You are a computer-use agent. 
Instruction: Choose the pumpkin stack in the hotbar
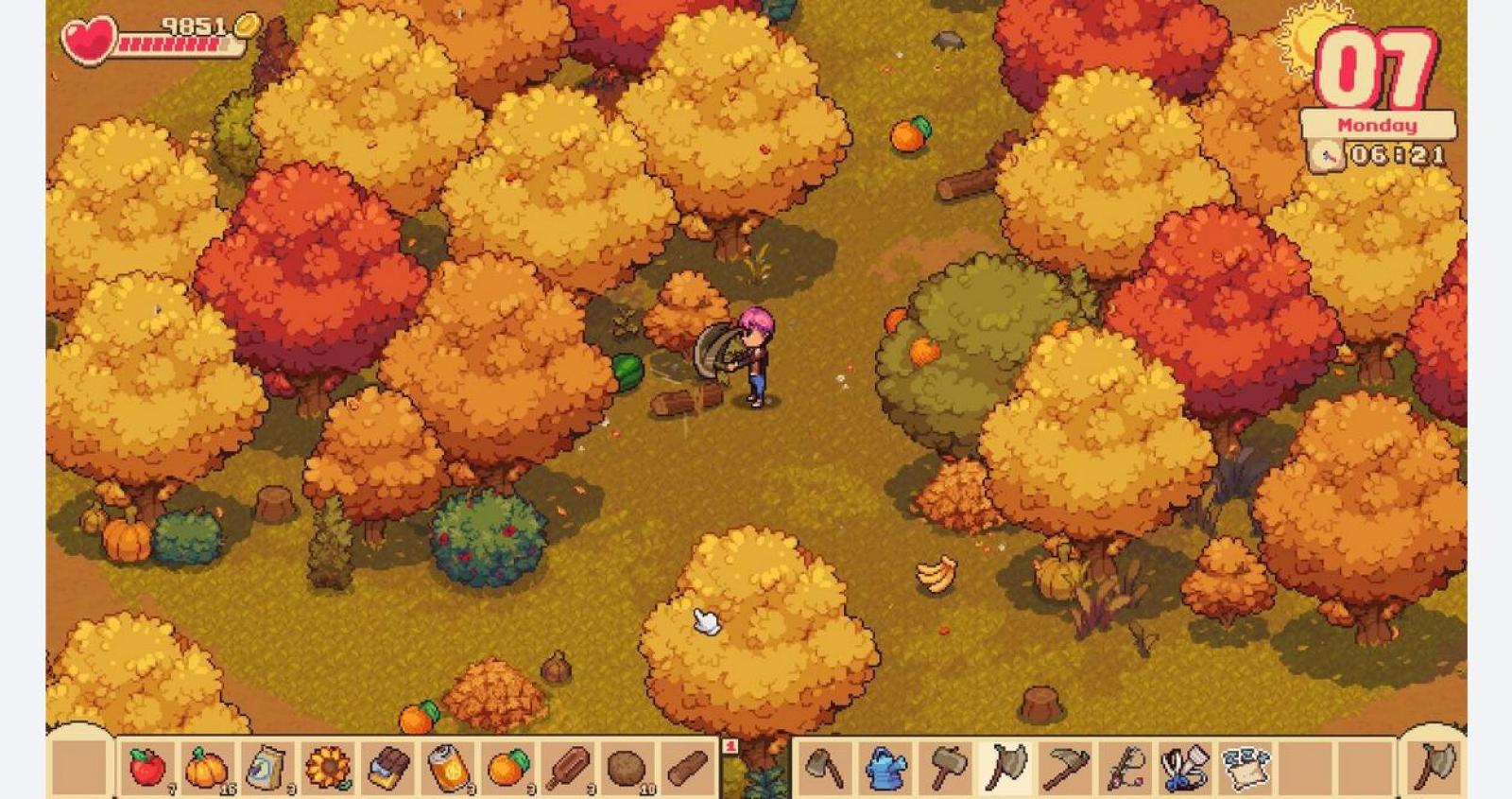point(207,767)
